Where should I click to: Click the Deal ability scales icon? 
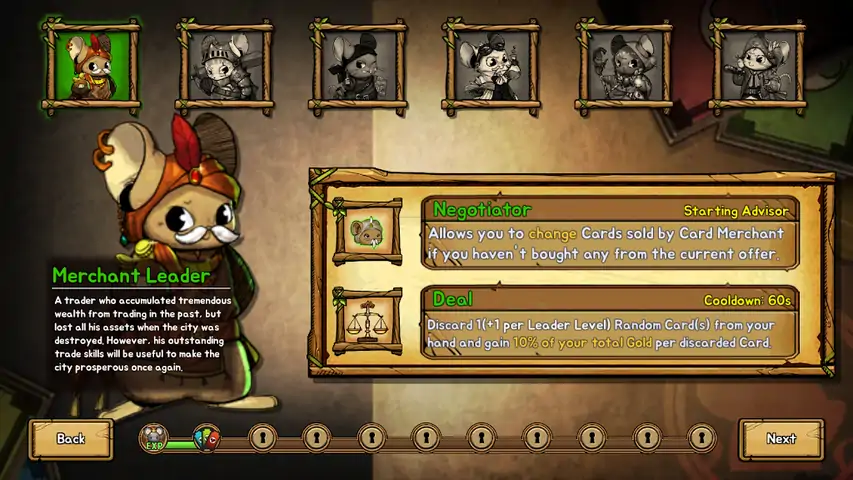368,322
